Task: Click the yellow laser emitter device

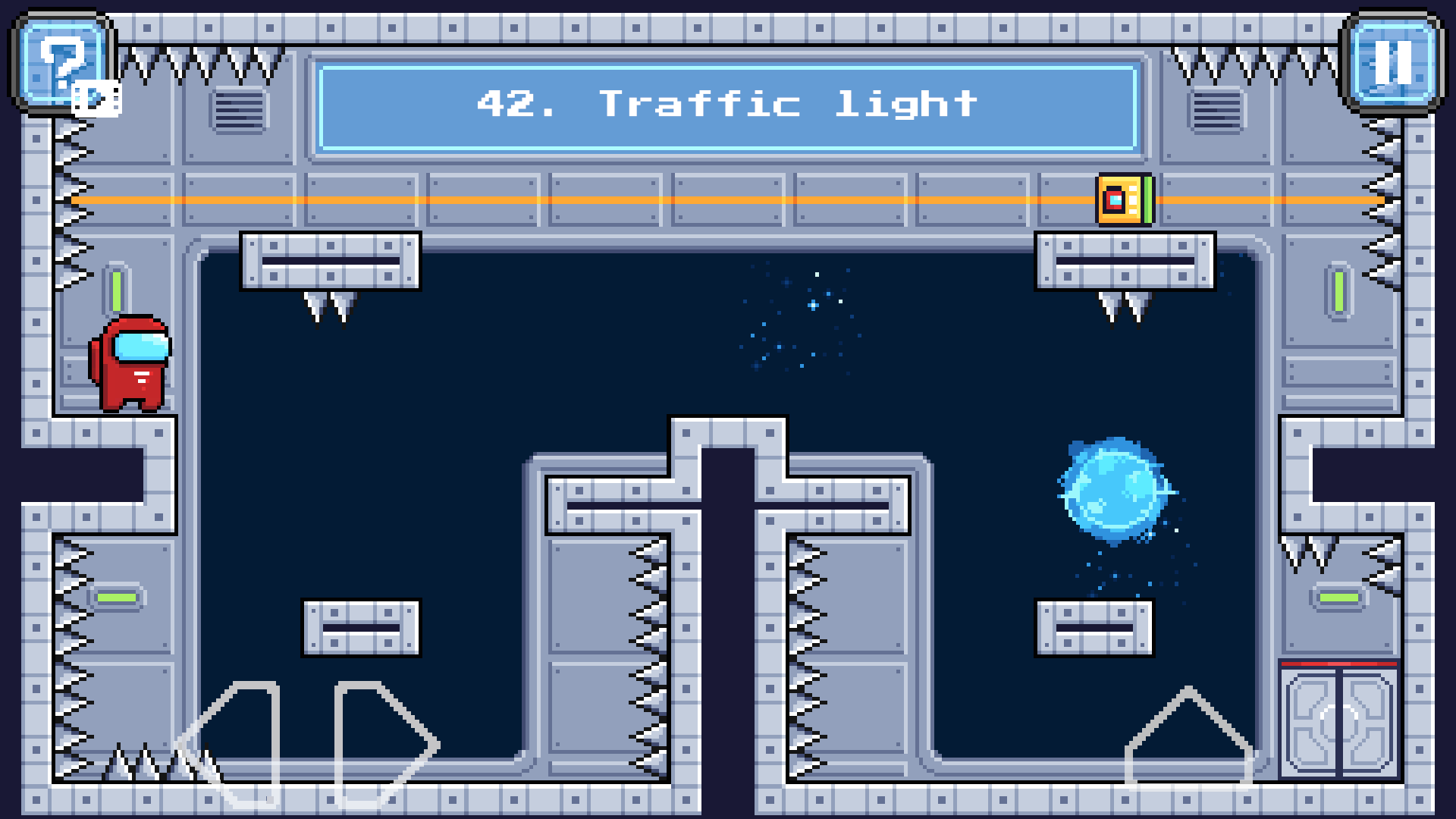Action: tap(1121, 200)
